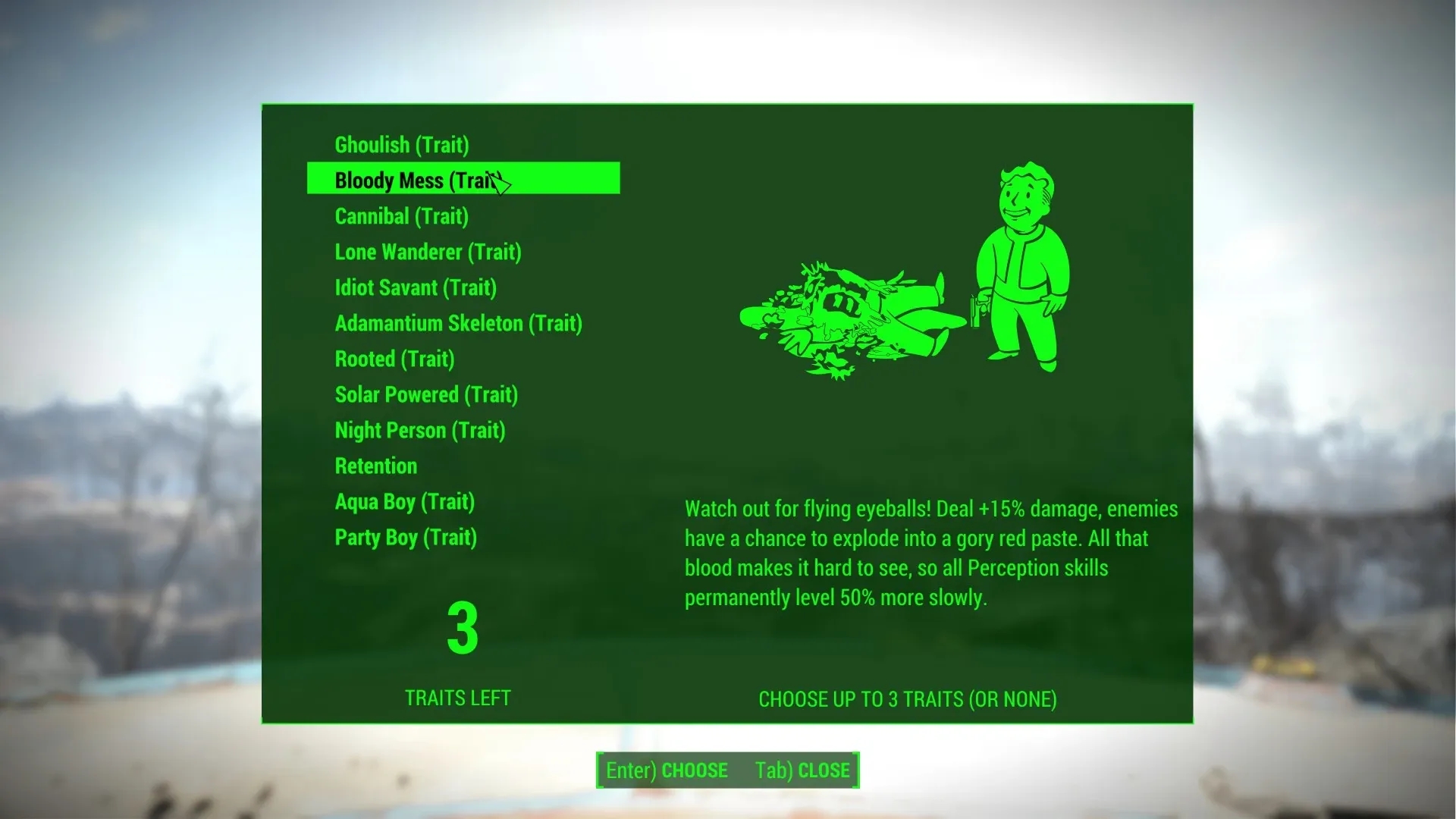Select the Adamantium Skeleton trait
This screenshot has height=819, width=1456.
point(458,324)
